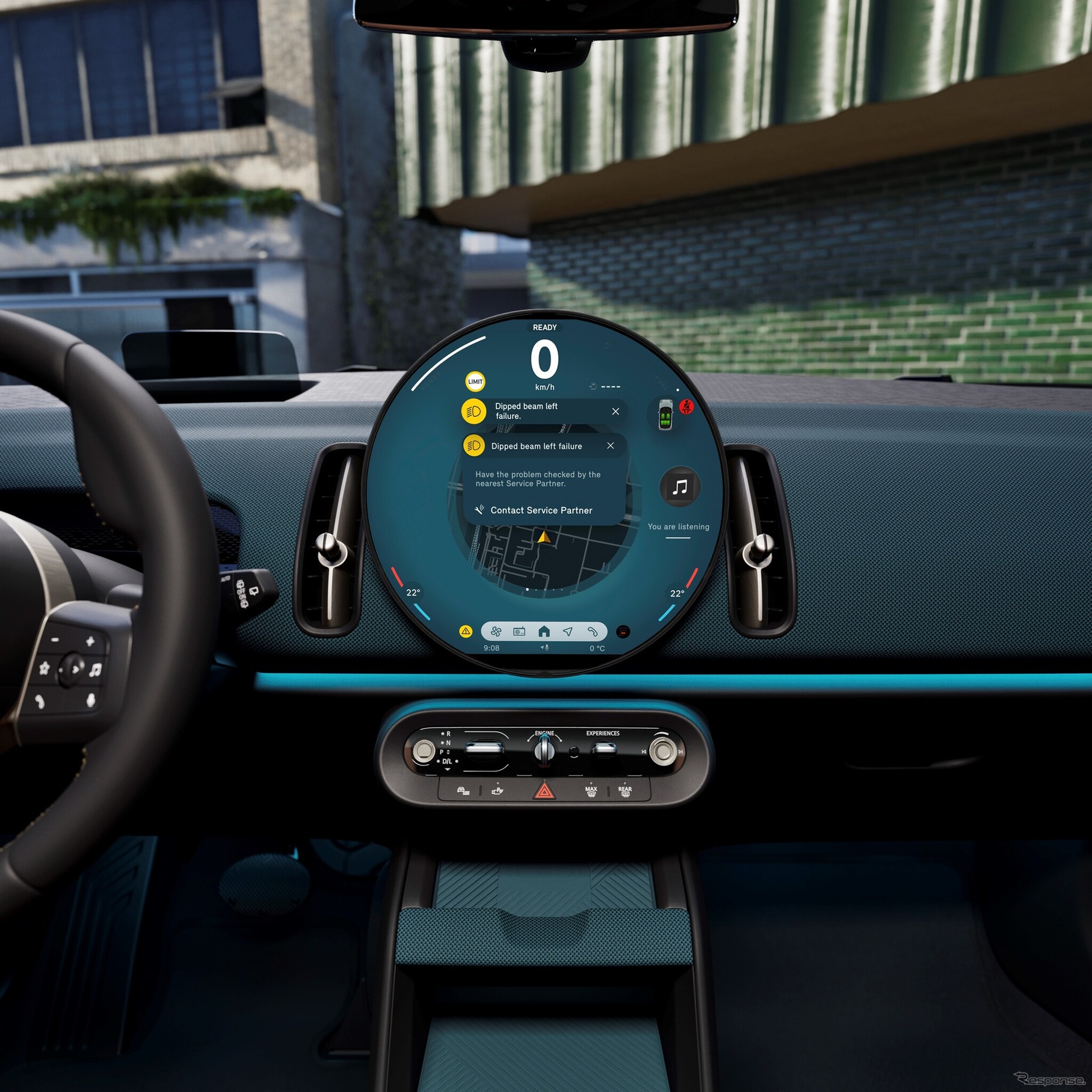Open the radio media menu

(519, 631)
